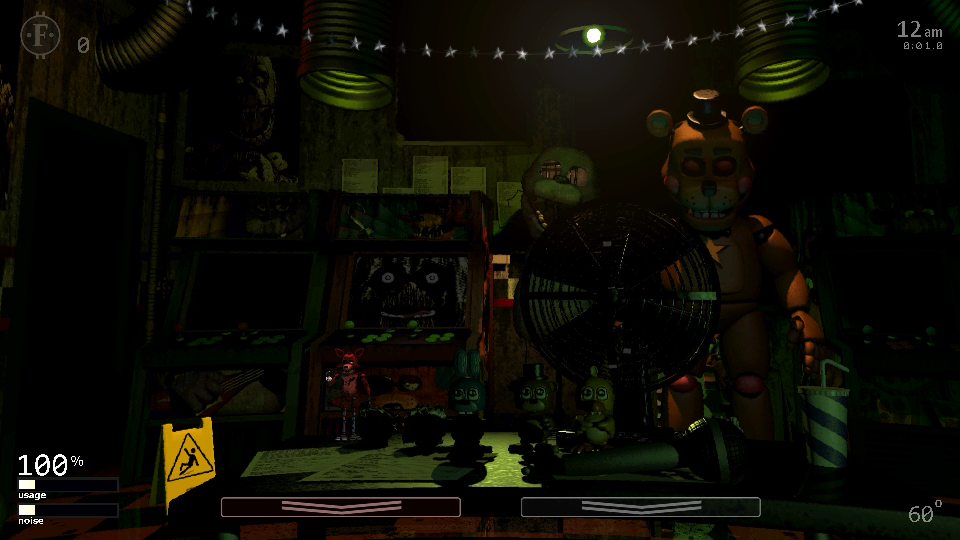Toggle the Freddy mask red chevron bar
This screenshot has height=540, width=960.
click(340, 507)
